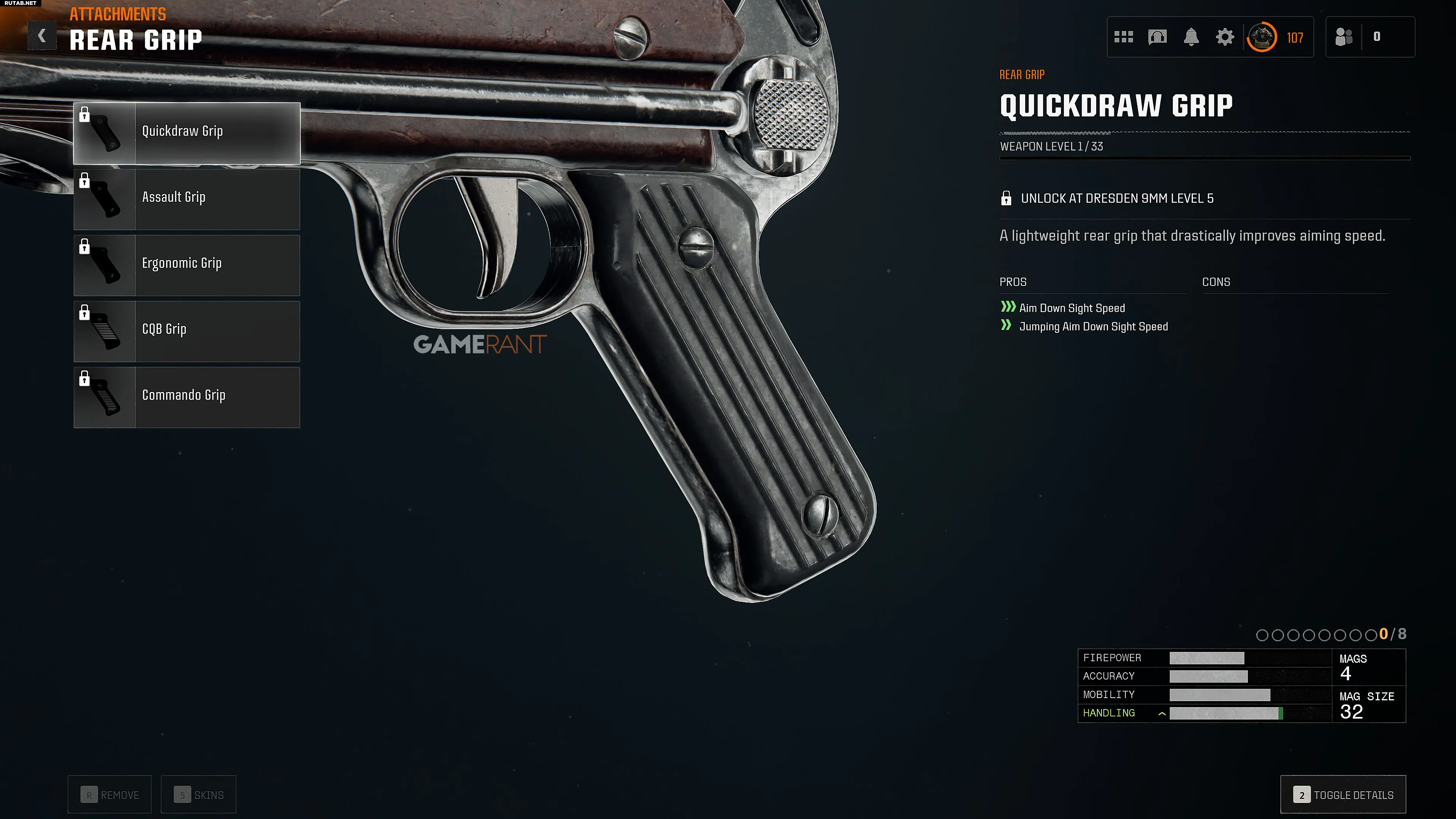Screen dimensions: 1456x819
Task: Go back using the left arrow button
Action: pos(42,36)
